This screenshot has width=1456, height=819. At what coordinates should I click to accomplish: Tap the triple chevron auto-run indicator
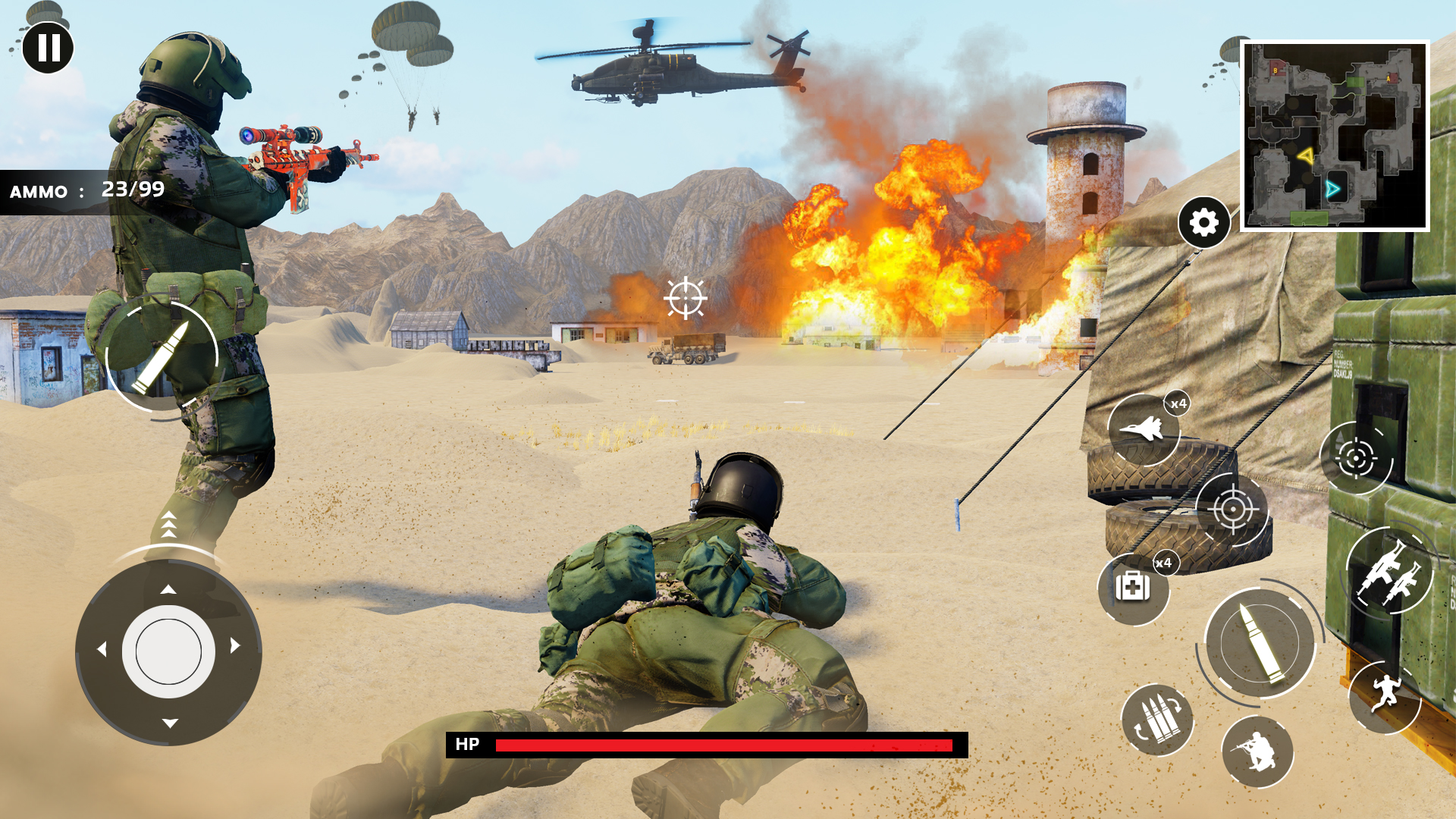point(168,525)
